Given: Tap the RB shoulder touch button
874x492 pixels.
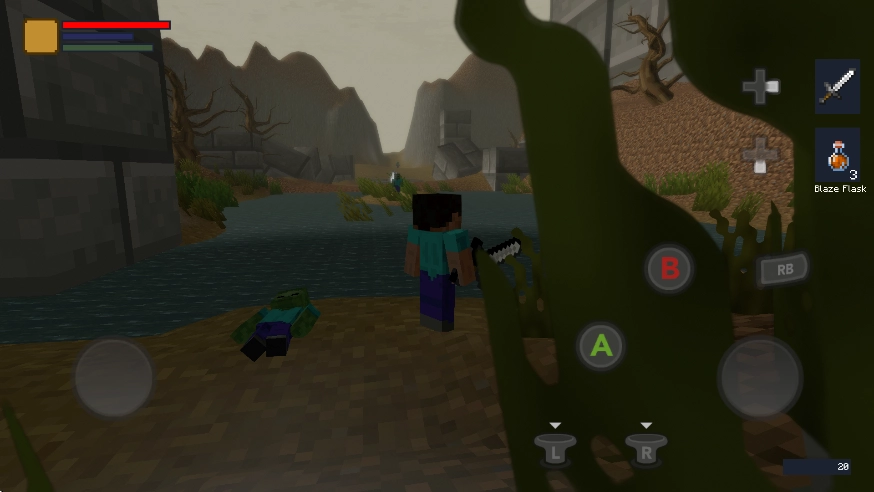Looking at the screenshot, I should tap(782, 269).
